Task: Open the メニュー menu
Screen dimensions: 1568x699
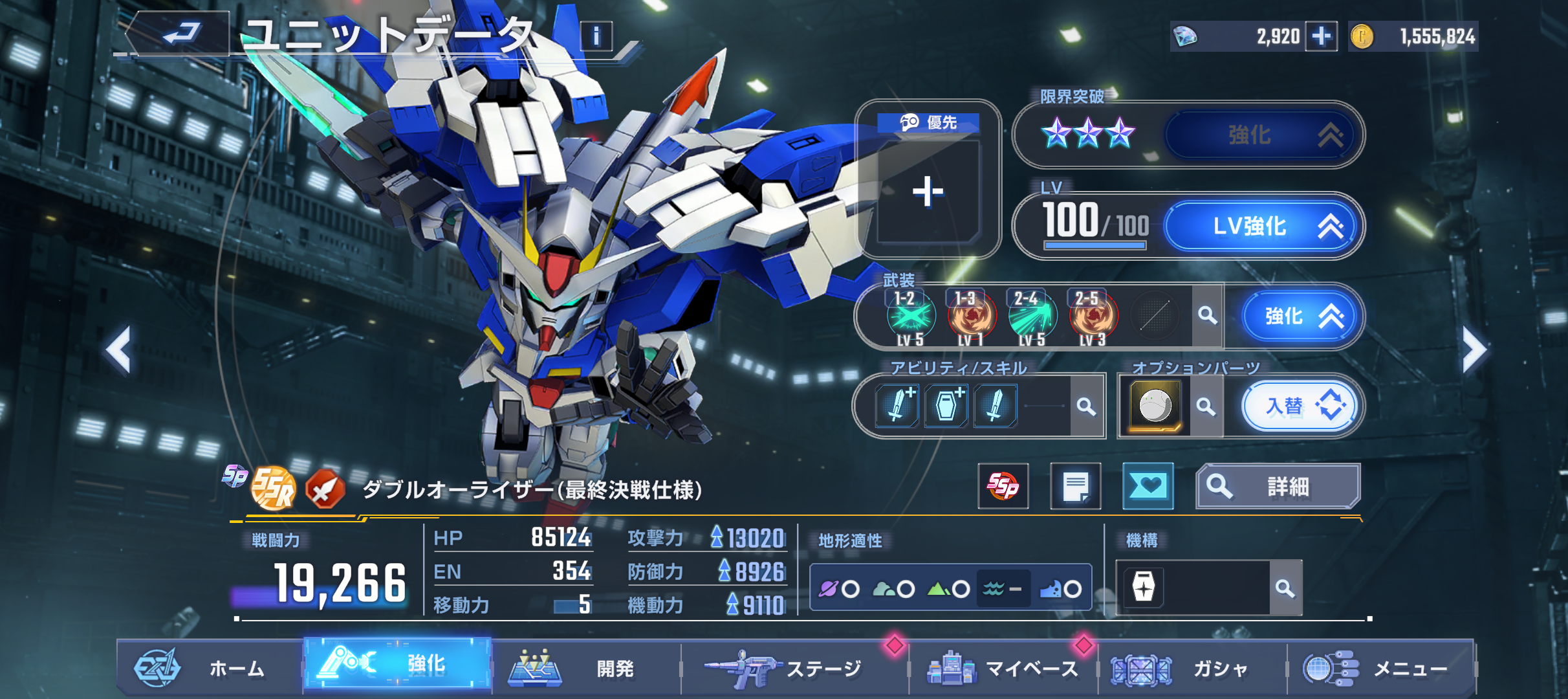Action: click(x=1381, y=669)
